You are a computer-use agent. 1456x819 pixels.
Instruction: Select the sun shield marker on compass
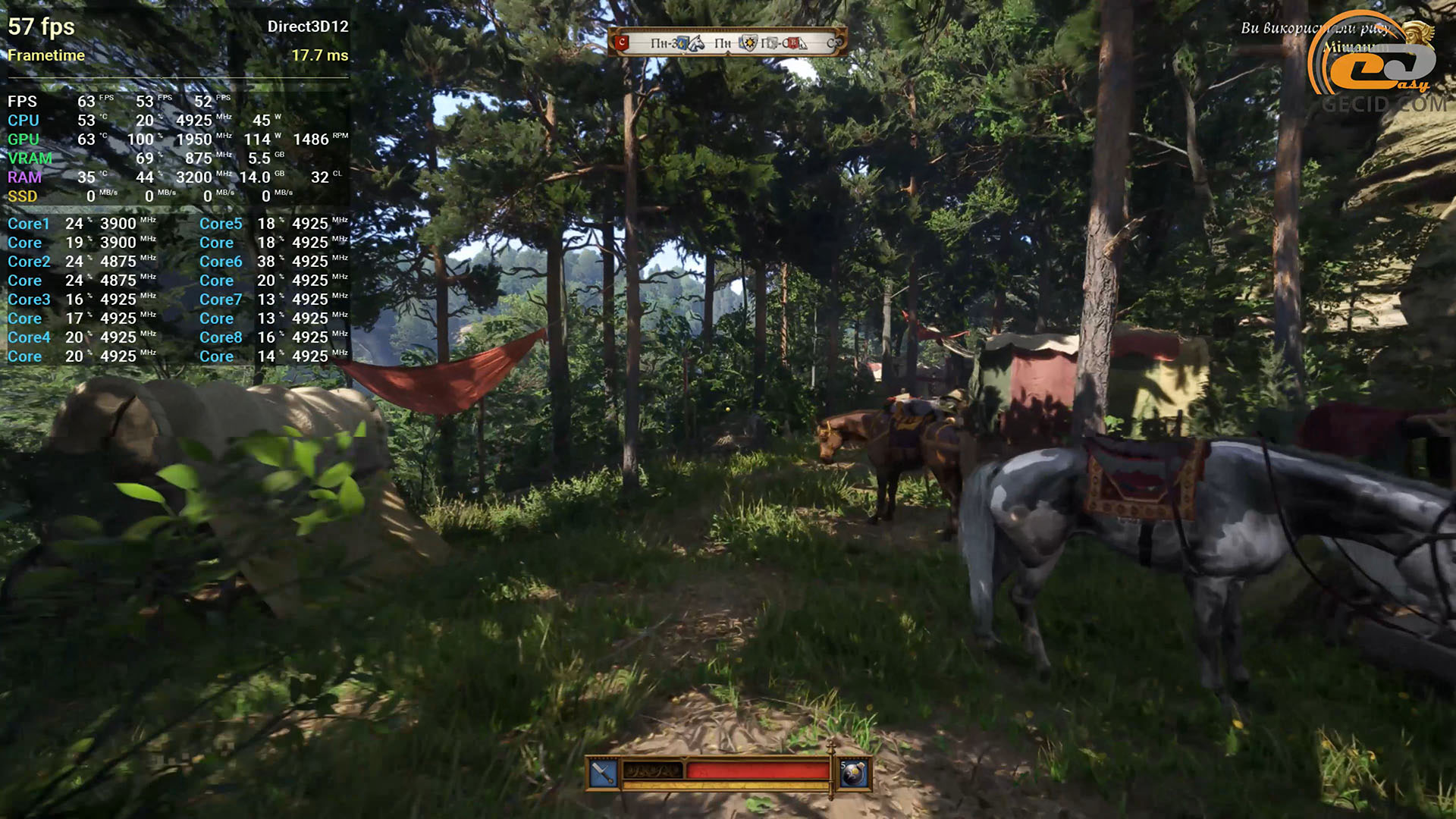[x=748, y=43]
